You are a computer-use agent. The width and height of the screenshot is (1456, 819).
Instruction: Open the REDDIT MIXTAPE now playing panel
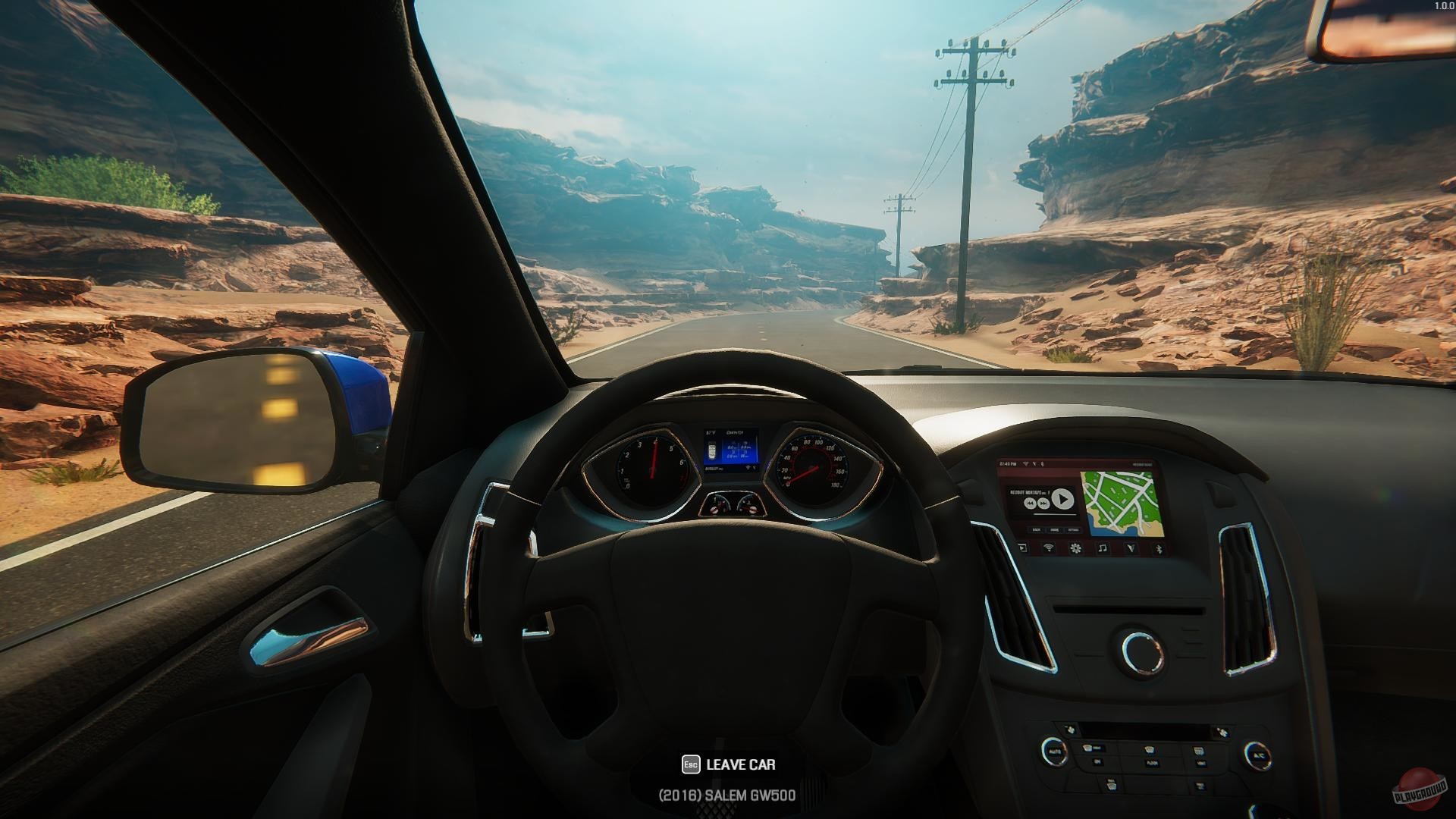pos(1040,499)
